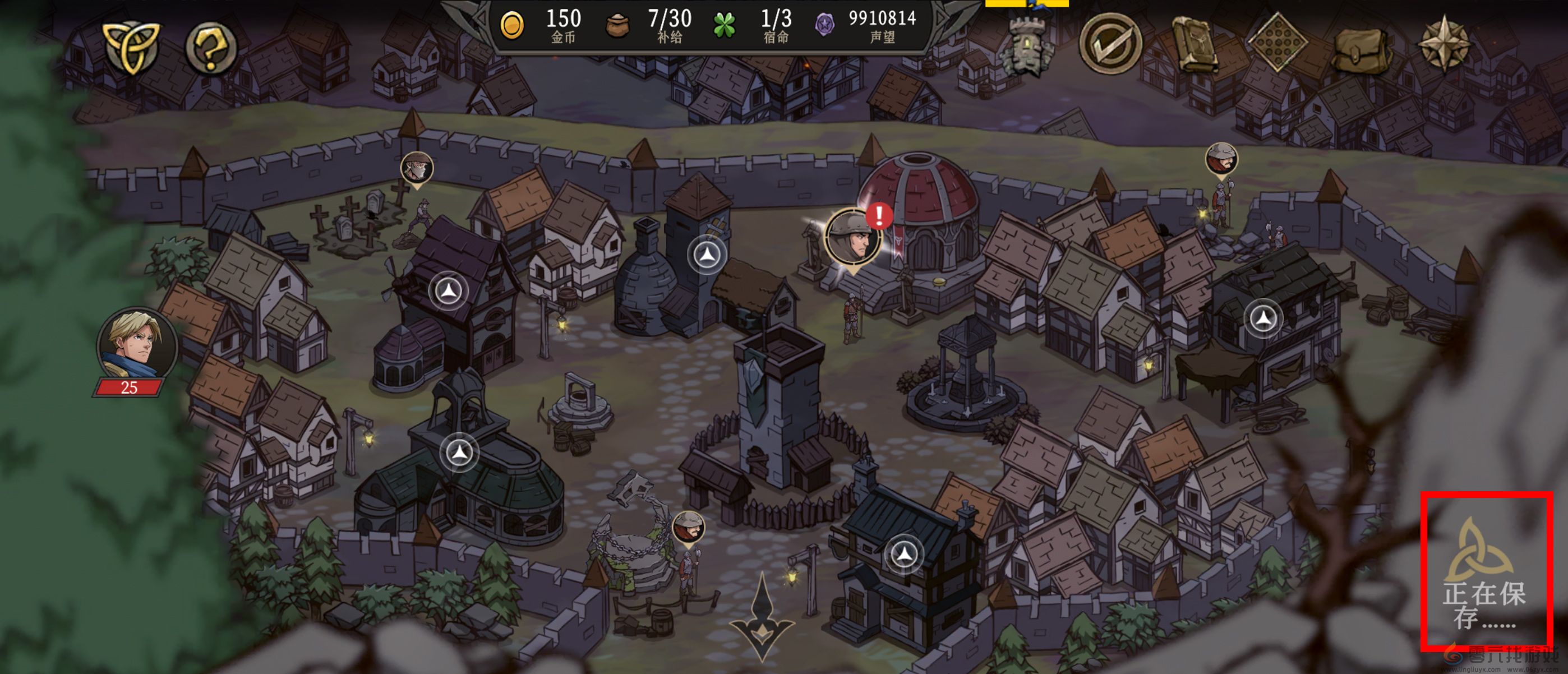Open the checkmark quest log icon
The image size is (1568, 674).
[1110, 44]
